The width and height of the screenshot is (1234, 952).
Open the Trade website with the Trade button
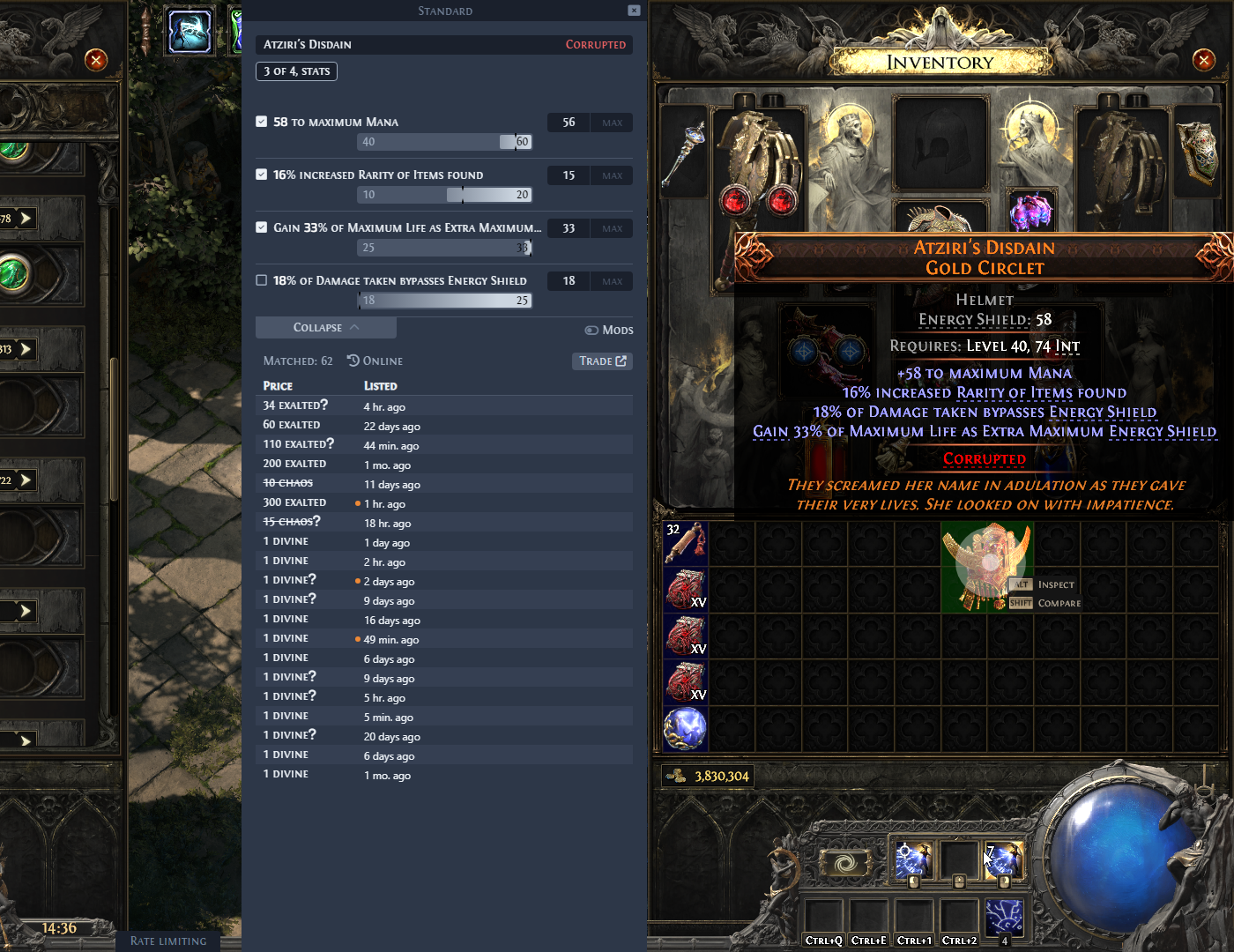(x=602, y=361)
